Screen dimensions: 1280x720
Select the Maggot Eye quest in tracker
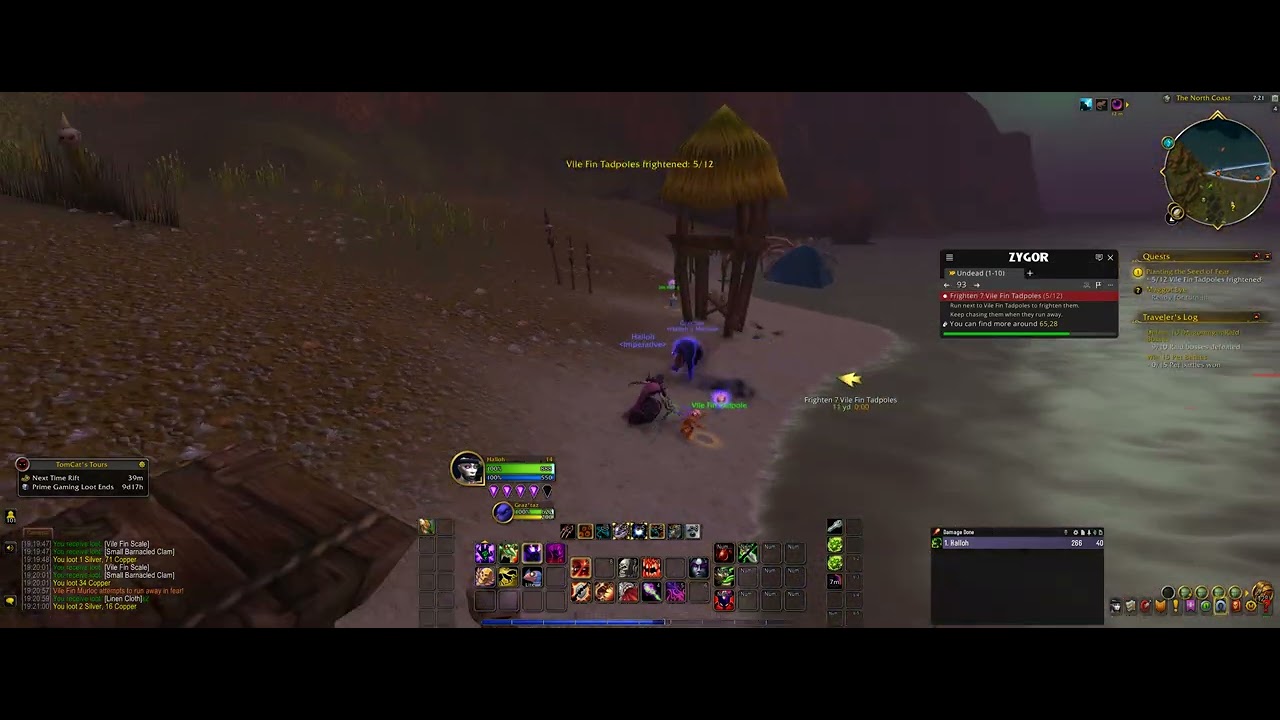[x=1166, y=289]
